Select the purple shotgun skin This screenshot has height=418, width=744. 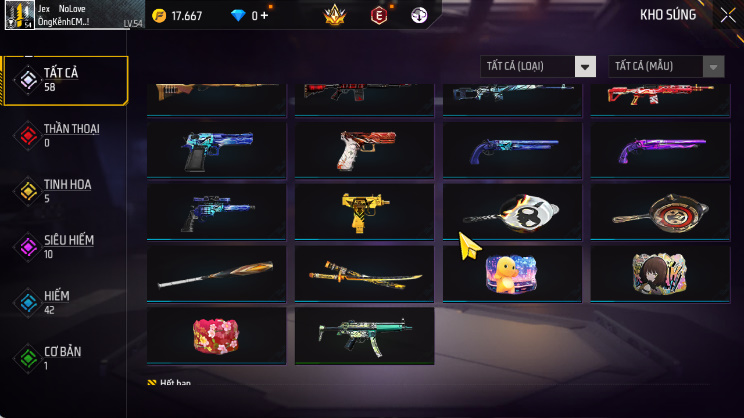pos(660,149)
